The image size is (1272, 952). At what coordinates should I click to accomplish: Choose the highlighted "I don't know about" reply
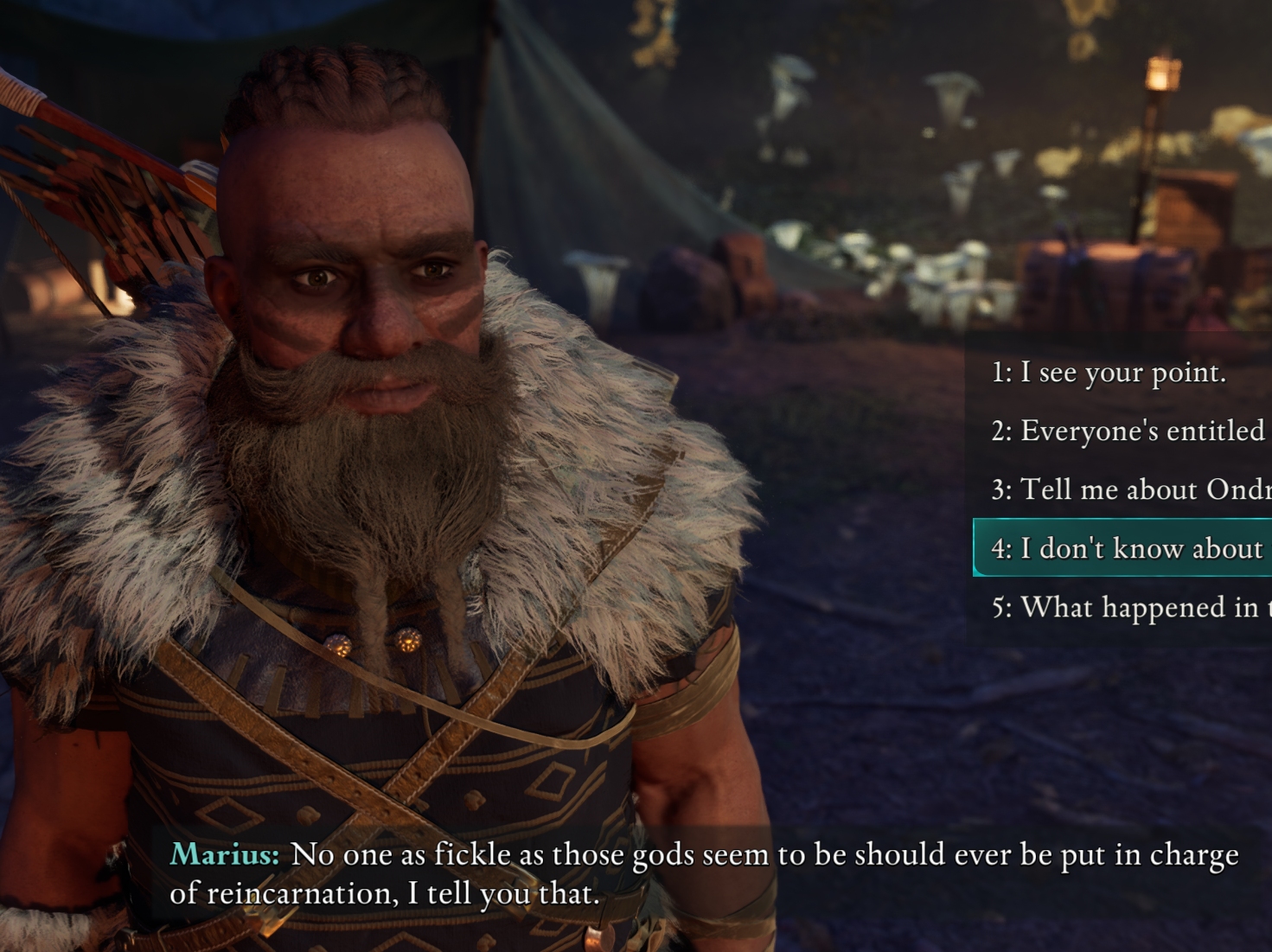tap(1126, 548)
